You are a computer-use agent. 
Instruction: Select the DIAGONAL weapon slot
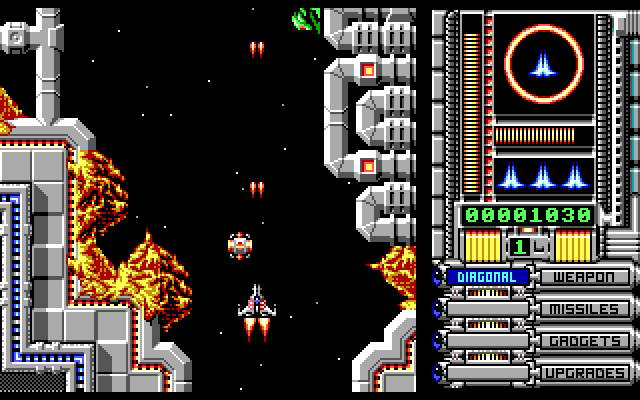(487, 277)
